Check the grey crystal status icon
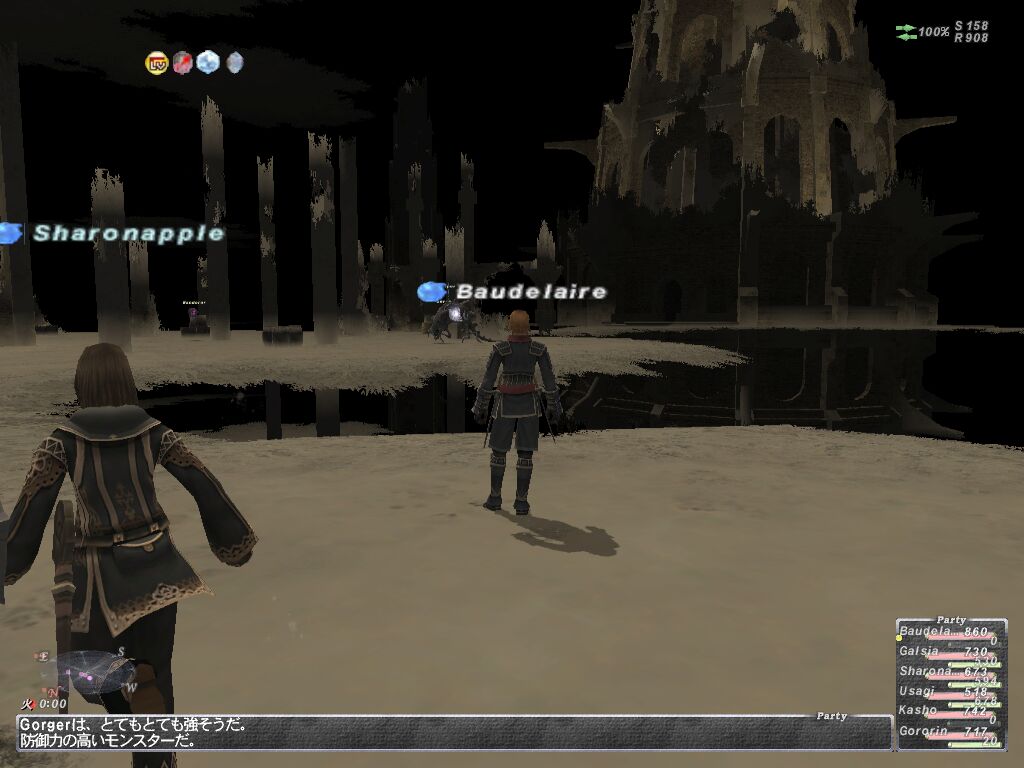Image resolution: width=1024 pixels, height=768 pixels. 234,63
